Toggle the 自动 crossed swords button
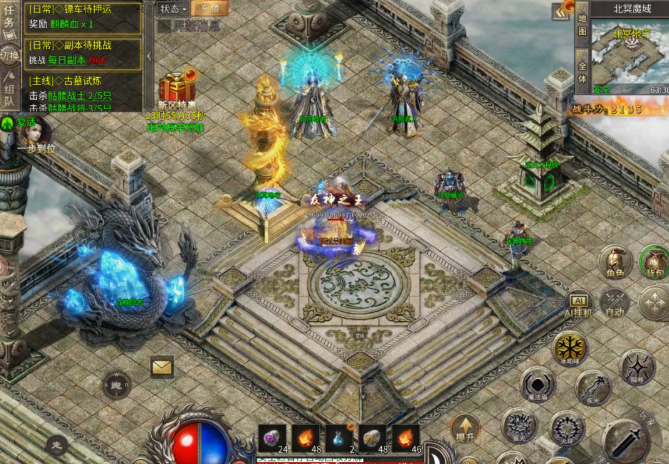The width and height of the screenshot is (669, 464). 615,301
